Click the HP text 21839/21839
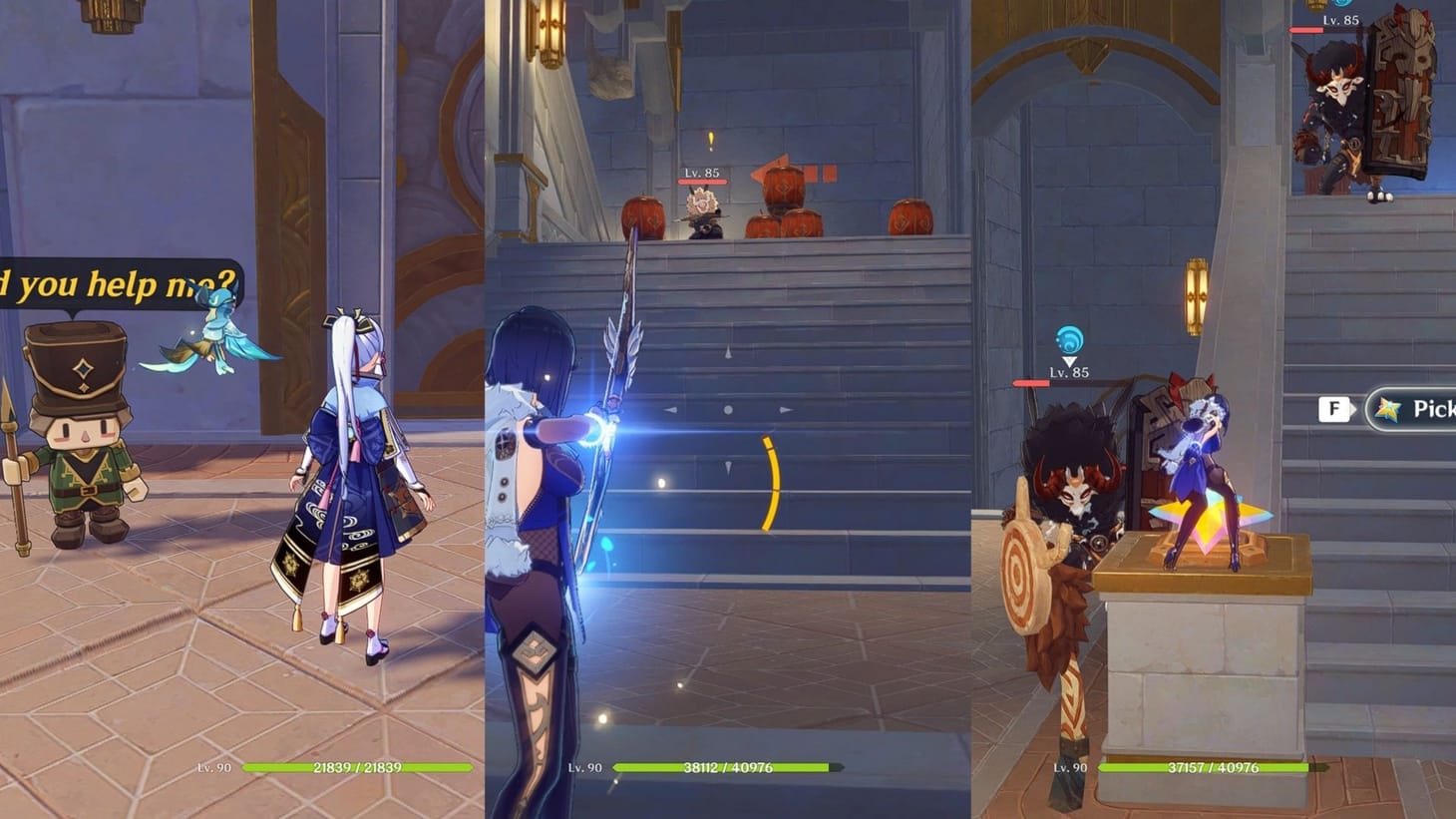 [357, 769]
